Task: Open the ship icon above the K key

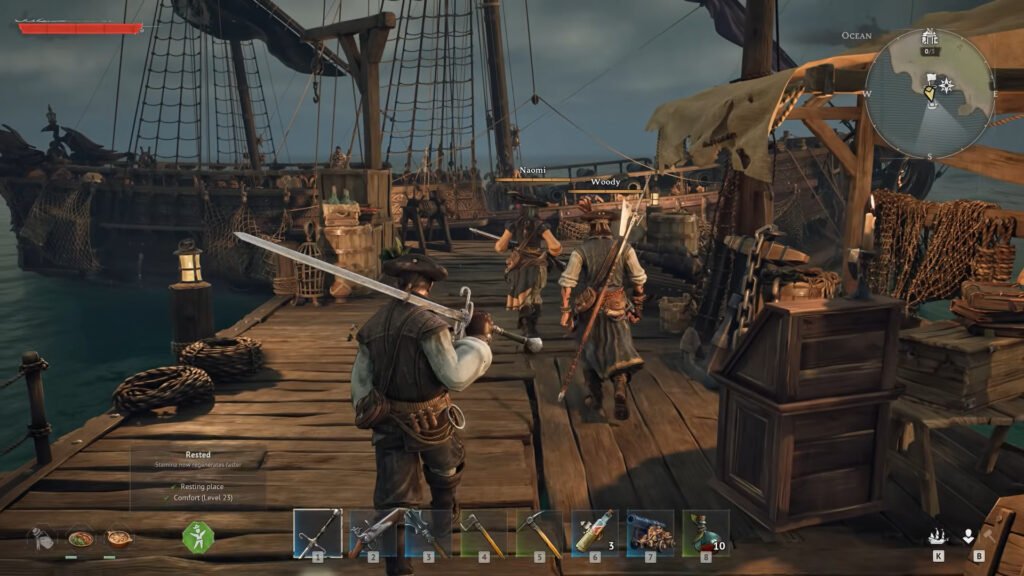Action: [x=938, y=536]
